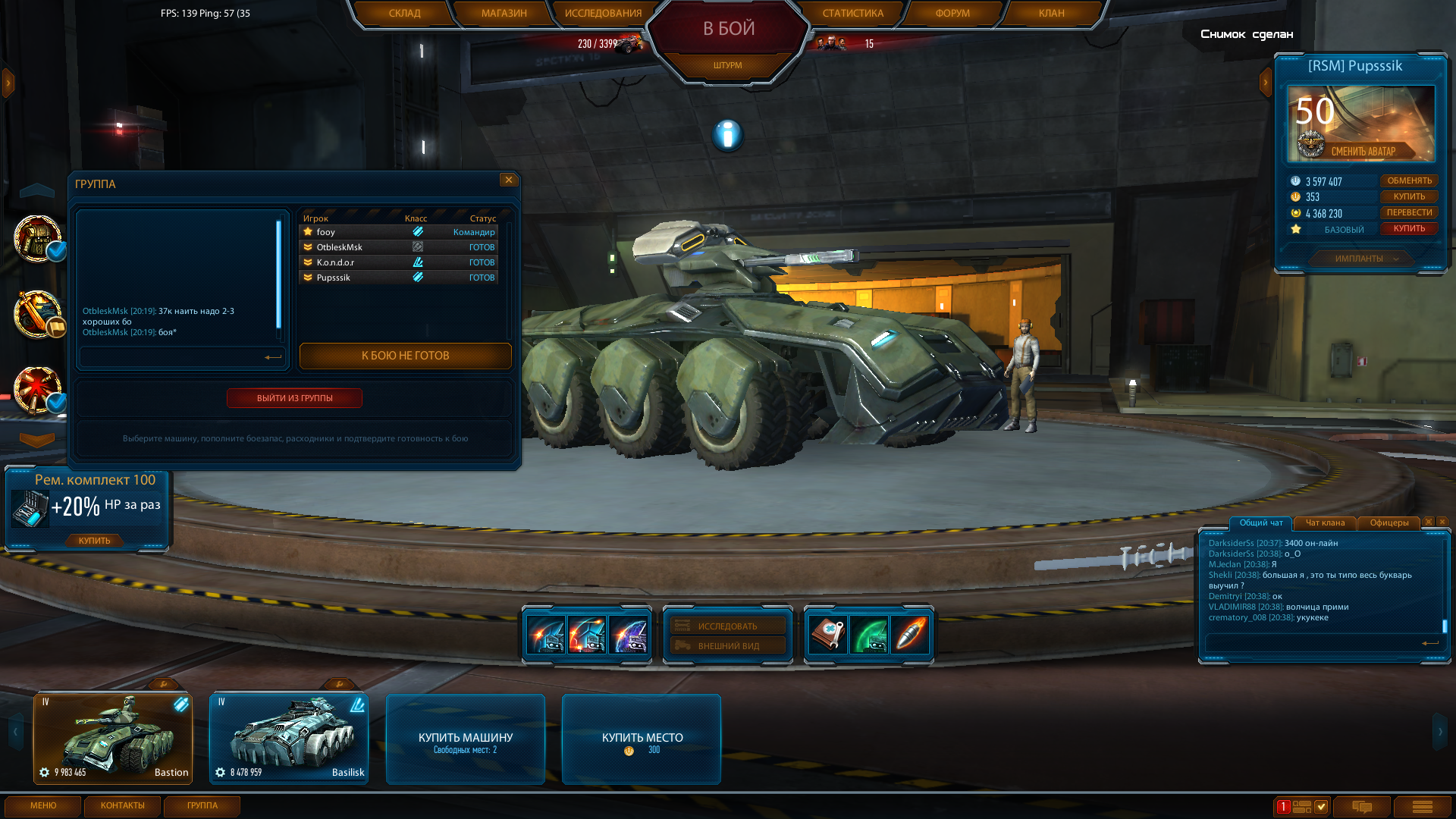Go to ИССЛЕДОВАНИЯ research menu

coord(603,13)
